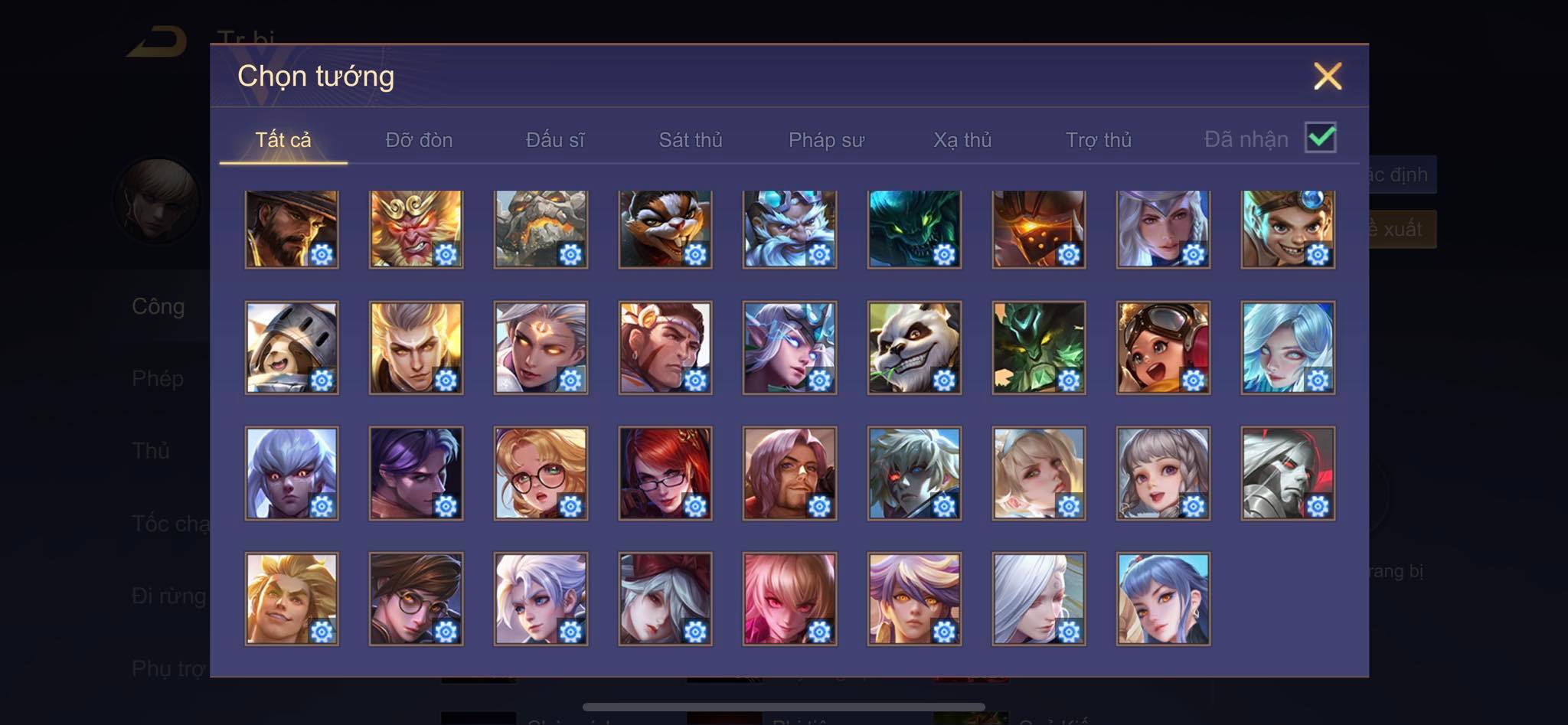Select the red-haired woman with glasses
This screenshot has width=1568, height=725.
pyautogui.click(x=665, y=473)
